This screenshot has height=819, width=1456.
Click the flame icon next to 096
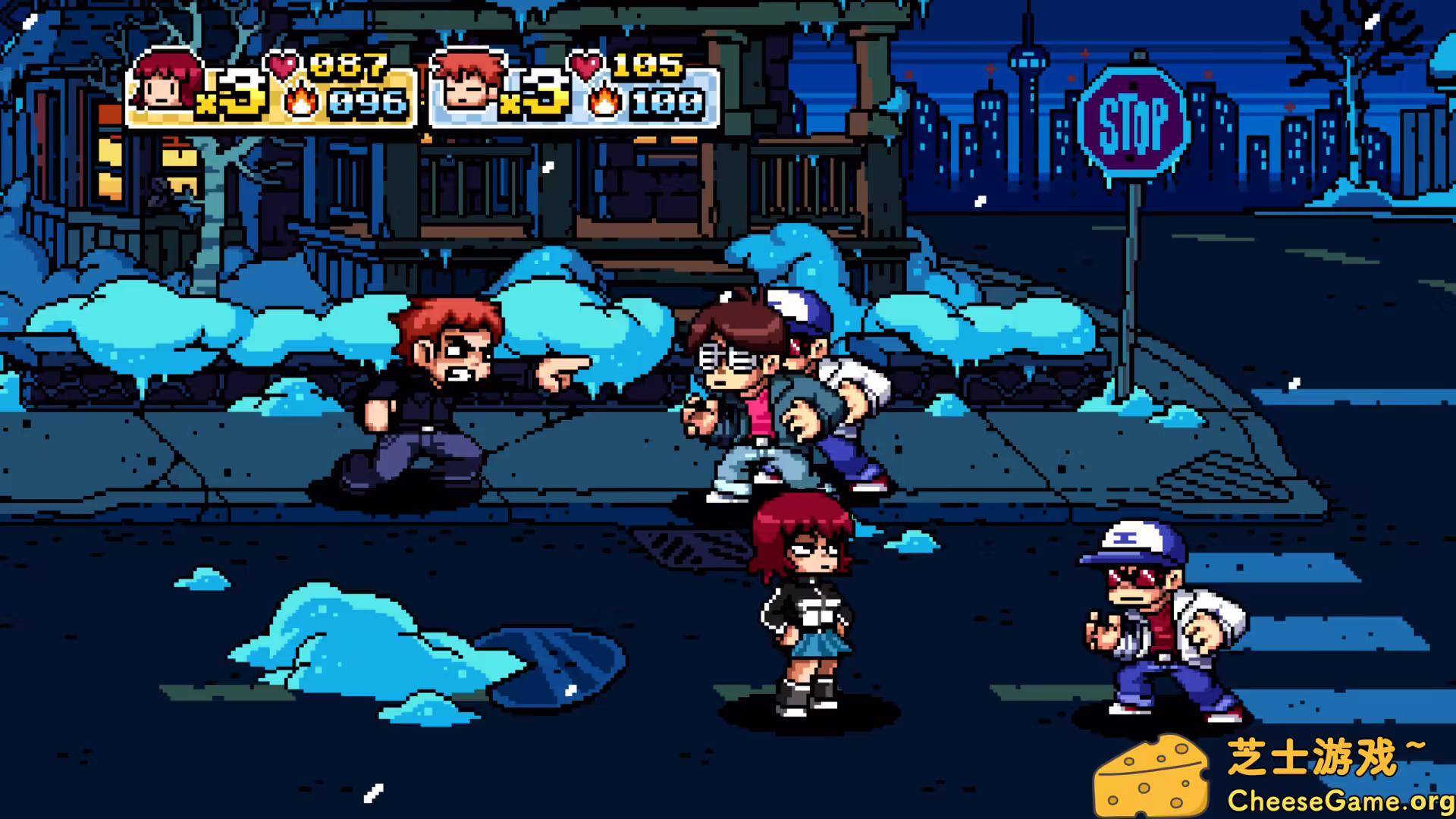point(301,102)
